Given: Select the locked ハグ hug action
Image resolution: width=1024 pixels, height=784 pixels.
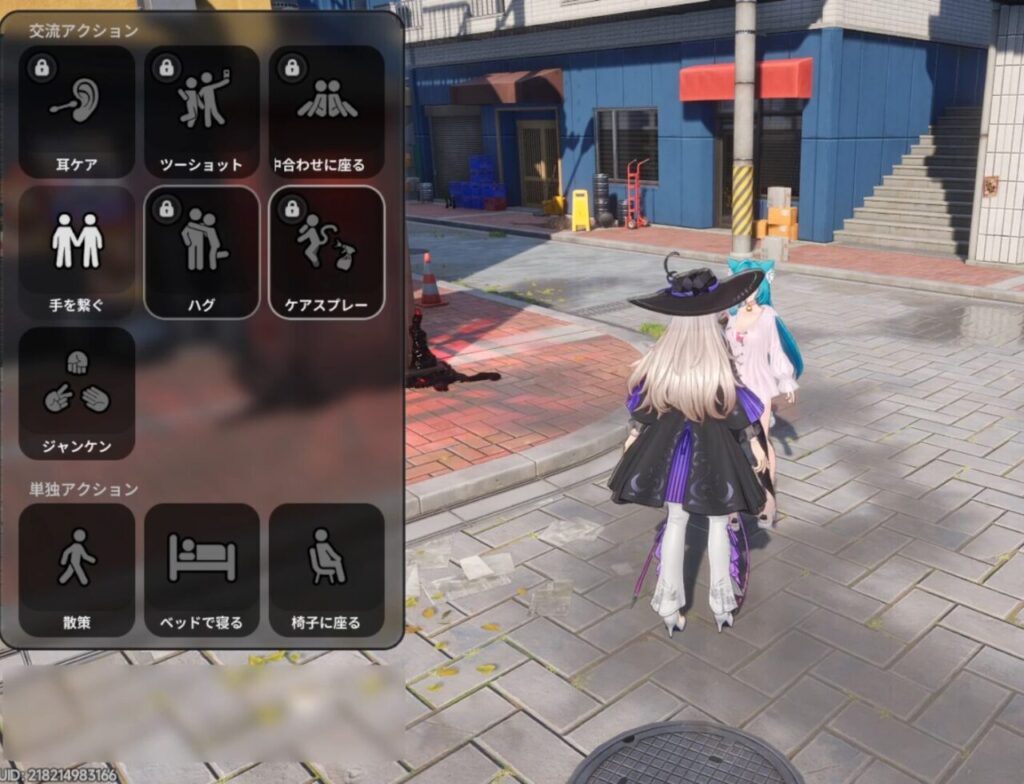Looking at the screenshot, I should click(202, 252).
